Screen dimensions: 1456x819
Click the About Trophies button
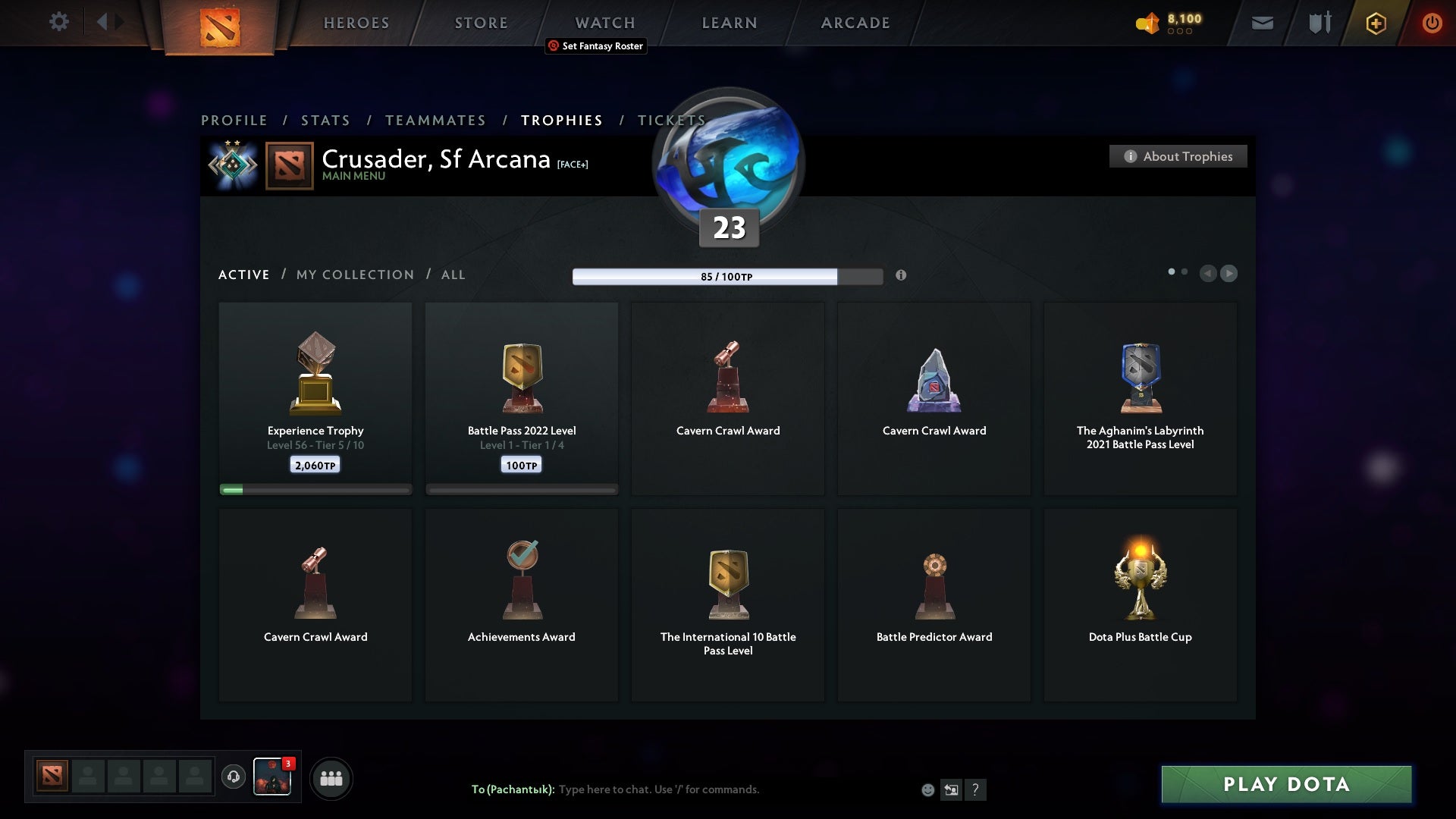tap(1178, 156)
